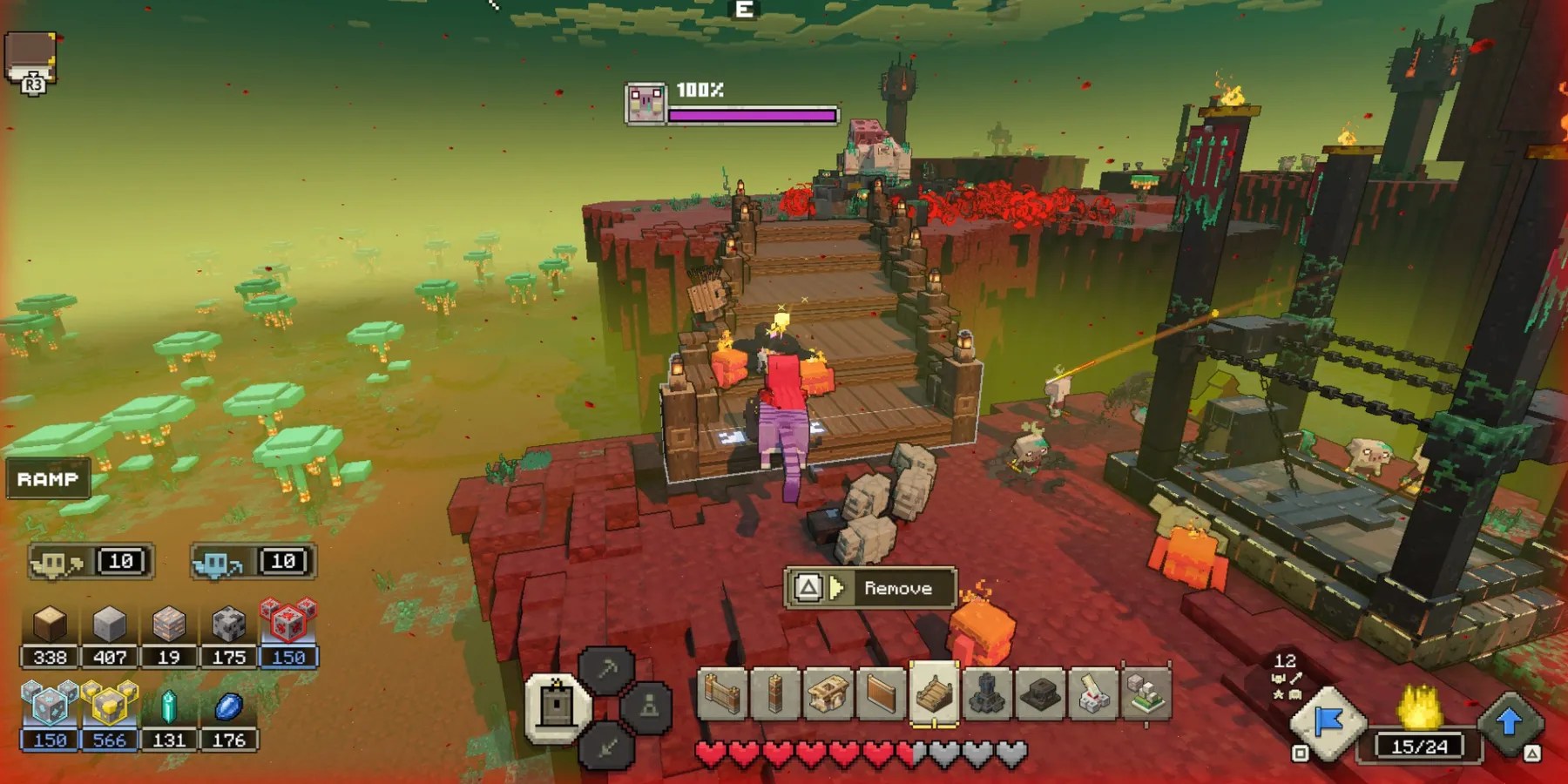Screen dimensions: 1568x784
Task: Select the sword wheel option
Action: [x=607, y=745]
